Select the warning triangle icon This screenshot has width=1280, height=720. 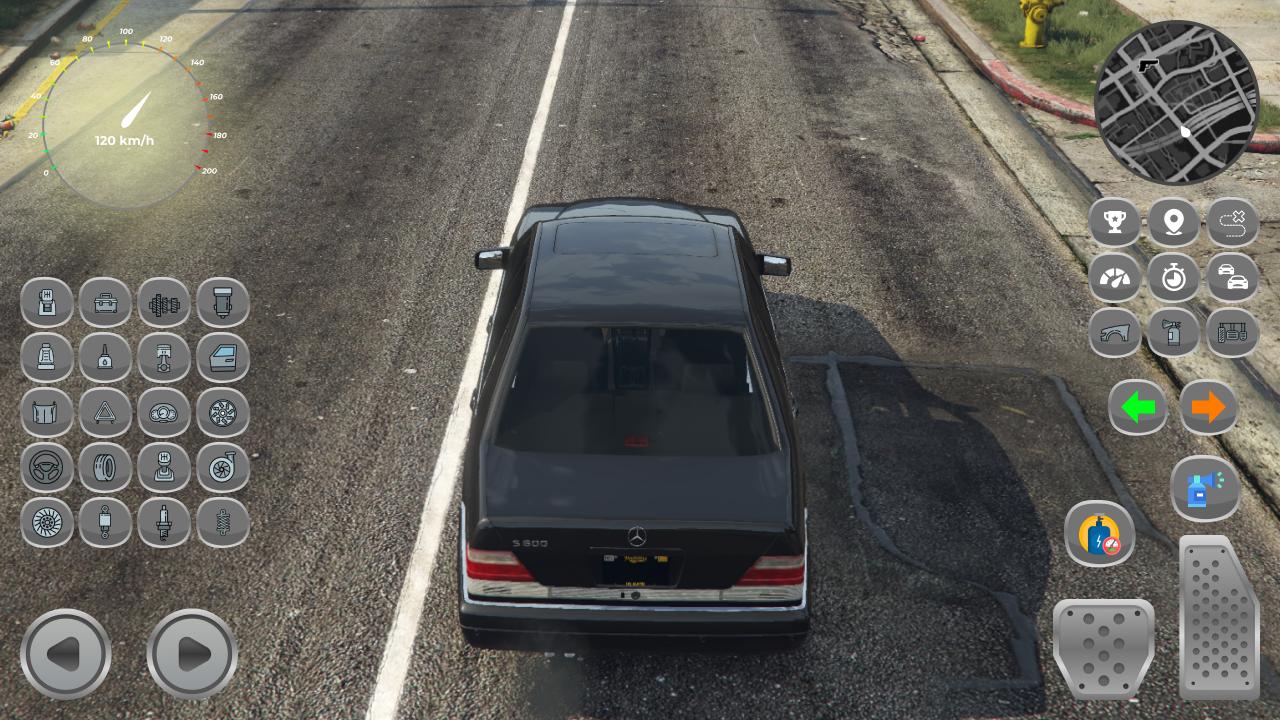(105, 412)
